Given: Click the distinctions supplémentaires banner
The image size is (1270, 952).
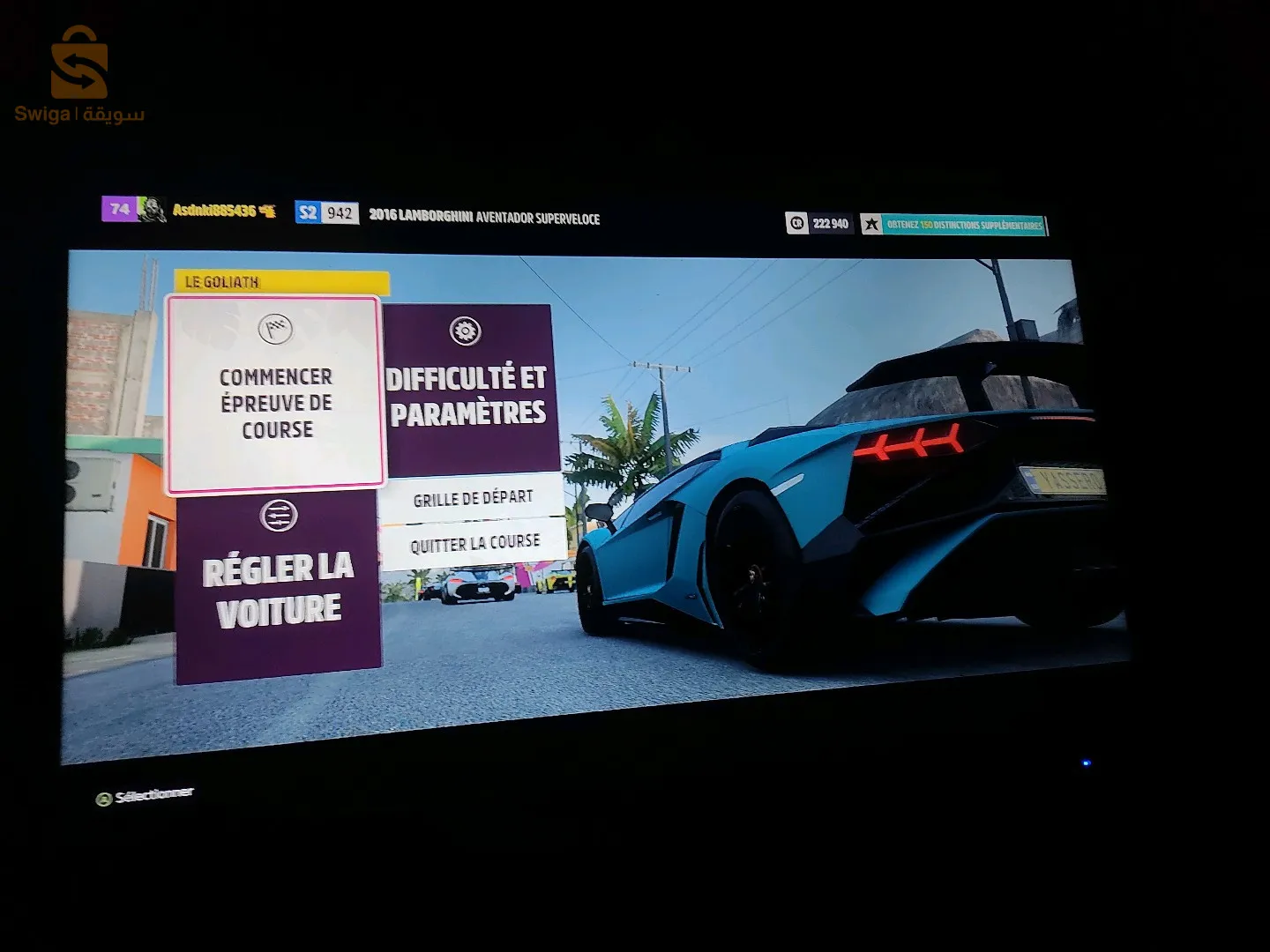Looking at the screenshot, I should click(954, 225).
